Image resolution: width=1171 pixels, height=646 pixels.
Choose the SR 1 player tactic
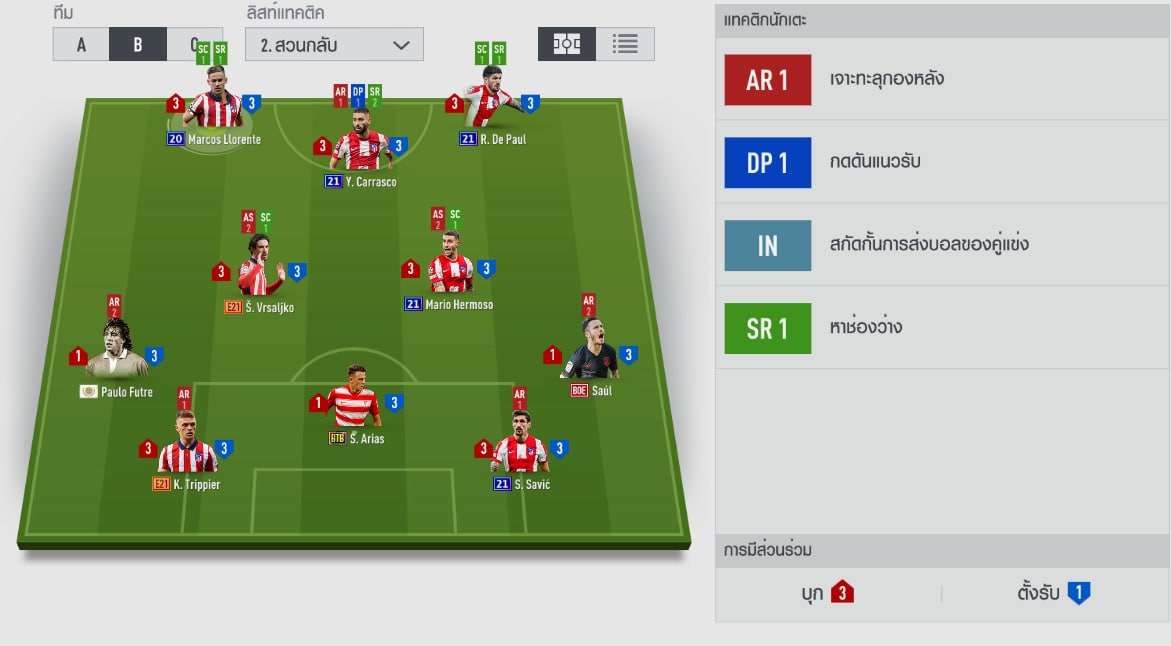[768, 328]
